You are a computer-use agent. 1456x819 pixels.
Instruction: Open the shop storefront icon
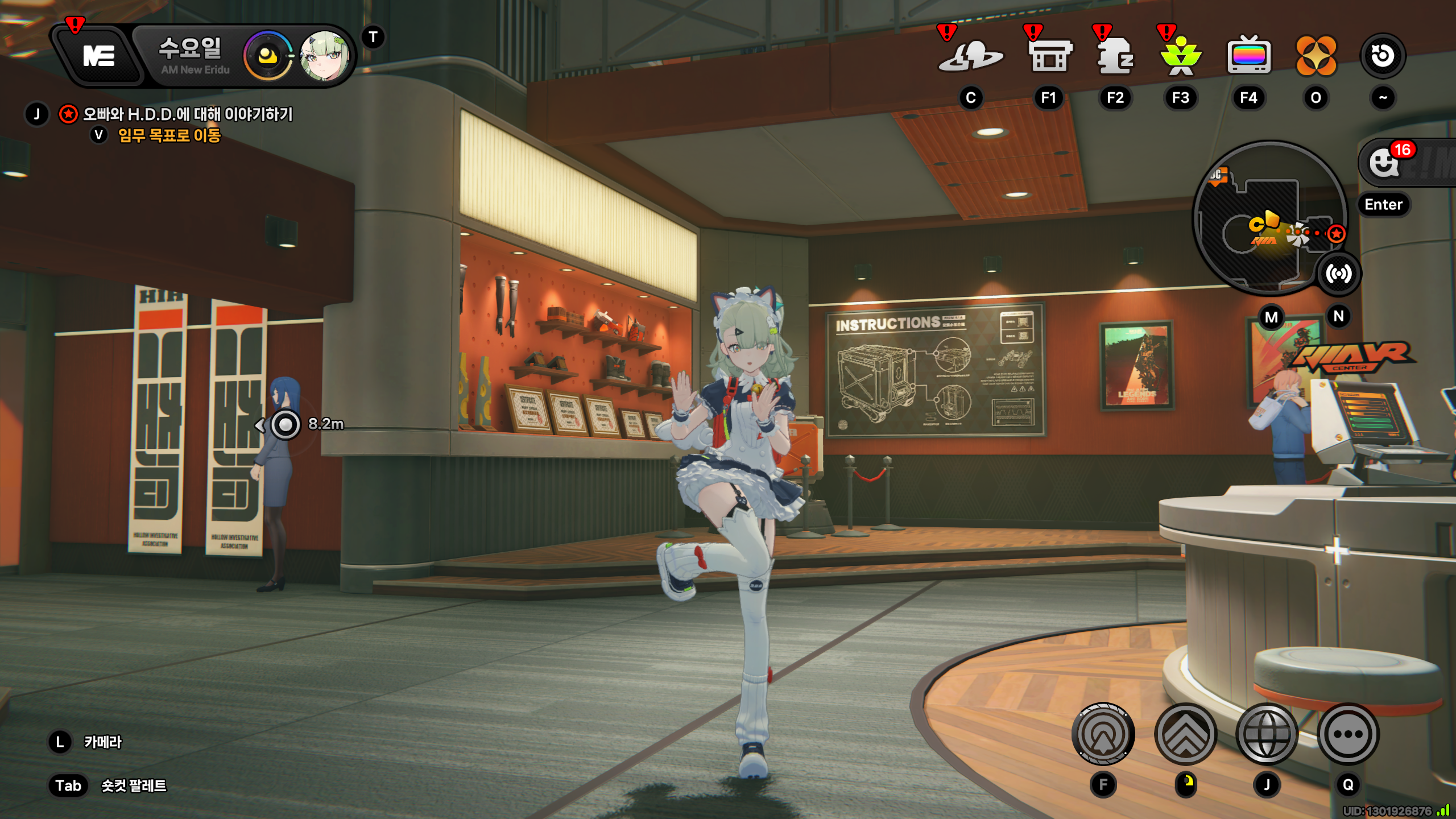point(1049,56)
